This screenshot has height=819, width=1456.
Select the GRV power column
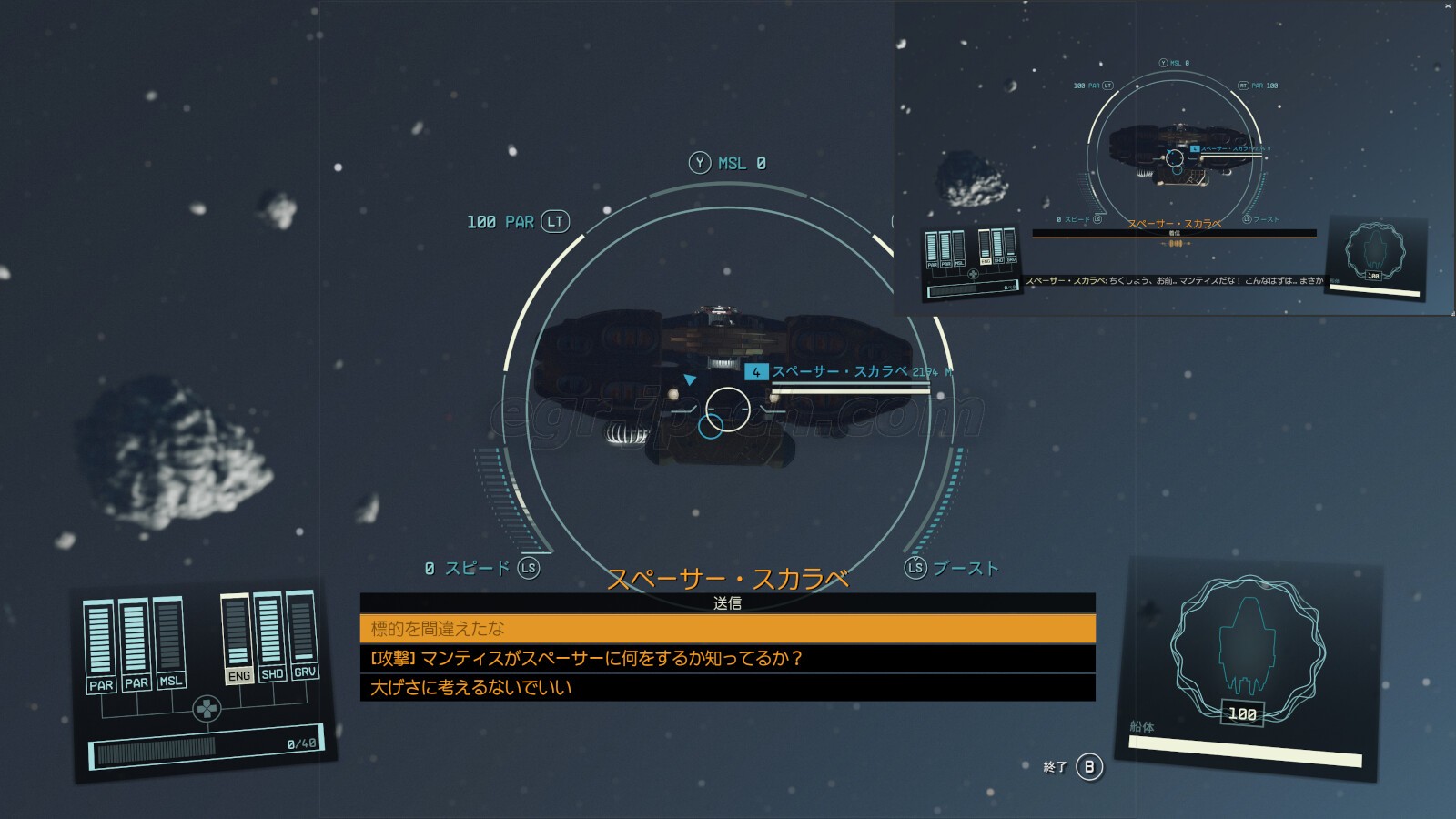(x=303, y=634)
